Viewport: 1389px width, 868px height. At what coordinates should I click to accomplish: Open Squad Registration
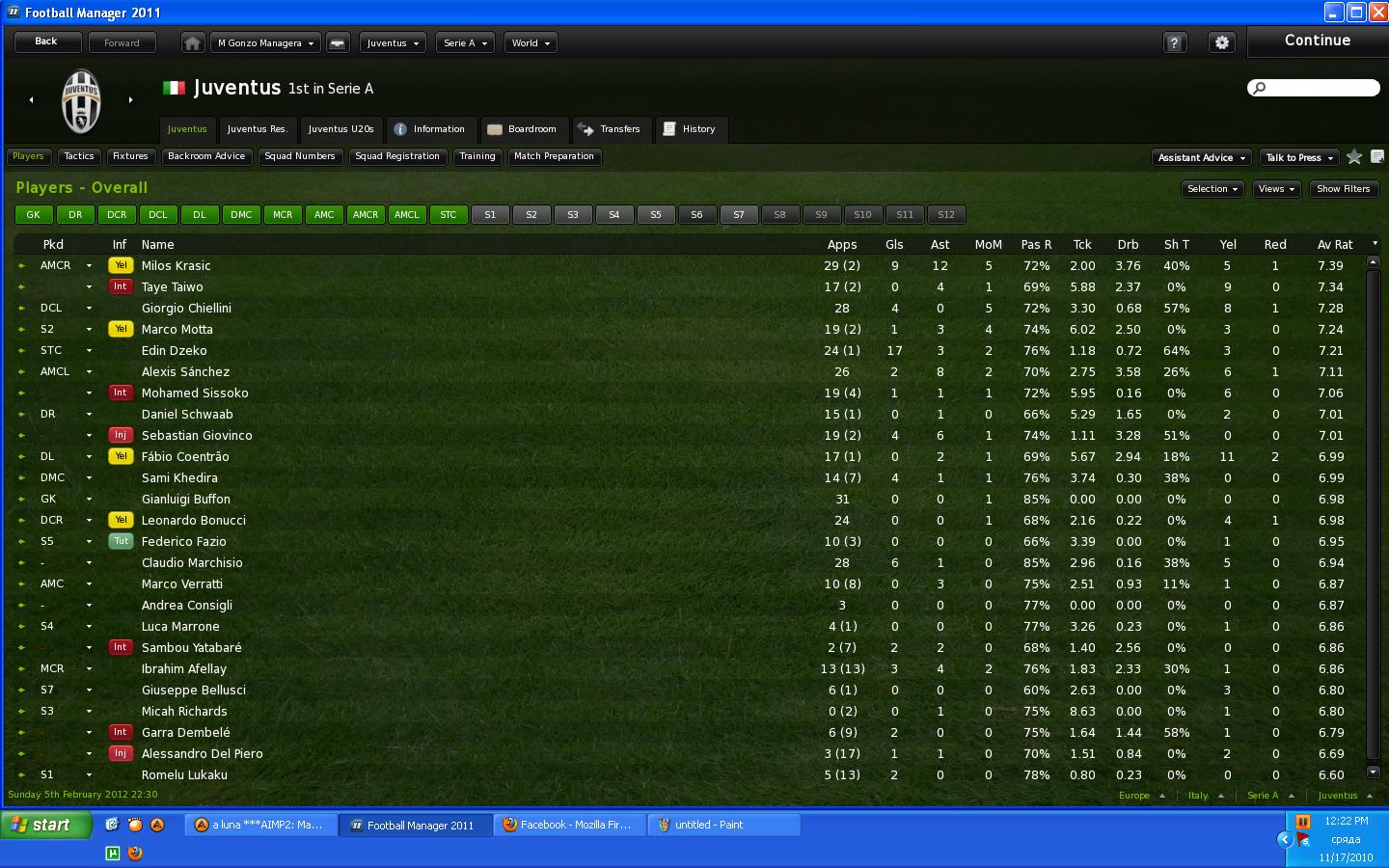click(397, 156)
